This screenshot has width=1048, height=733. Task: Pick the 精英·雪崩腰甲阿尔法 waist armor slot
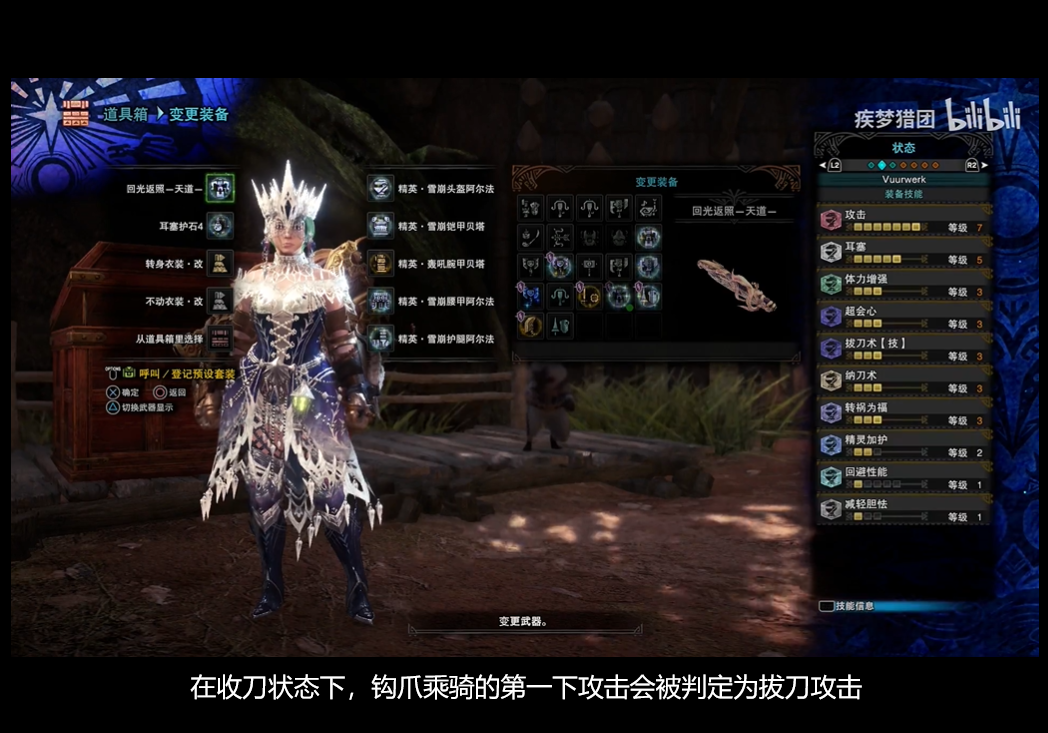click(x=380, y=301)
